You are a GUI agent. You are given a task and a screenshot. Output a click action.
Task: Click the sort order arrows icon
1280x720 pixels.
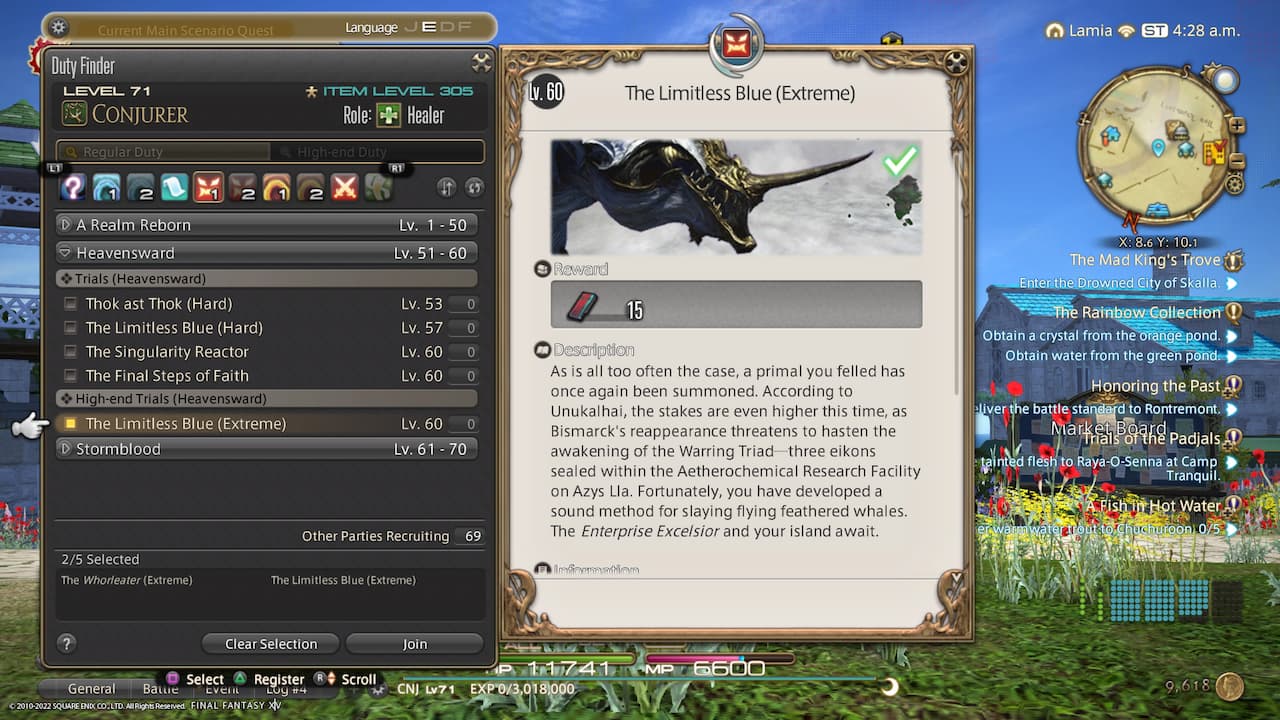445,187
